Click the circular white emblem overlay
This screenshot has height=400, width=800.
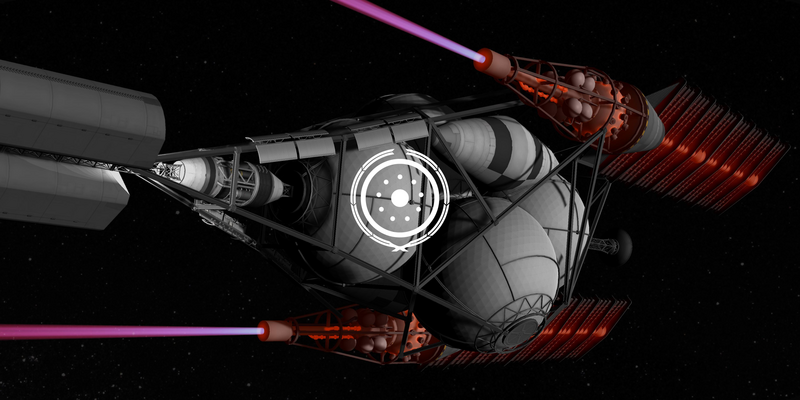pyautogui.click(x=399, y=197)
